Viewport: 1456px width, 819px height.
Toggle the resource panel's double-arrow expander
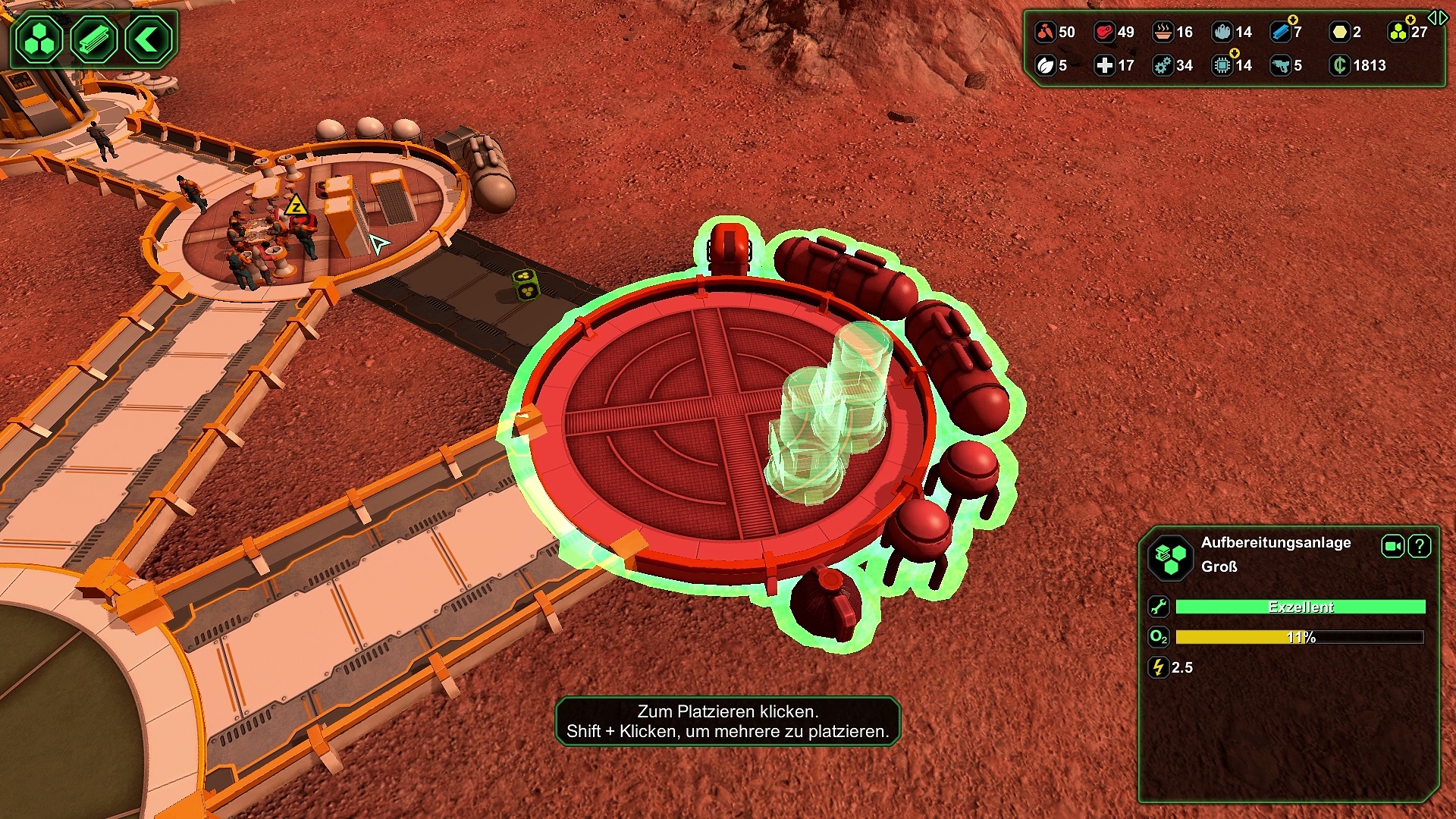tap(1437, 17)
